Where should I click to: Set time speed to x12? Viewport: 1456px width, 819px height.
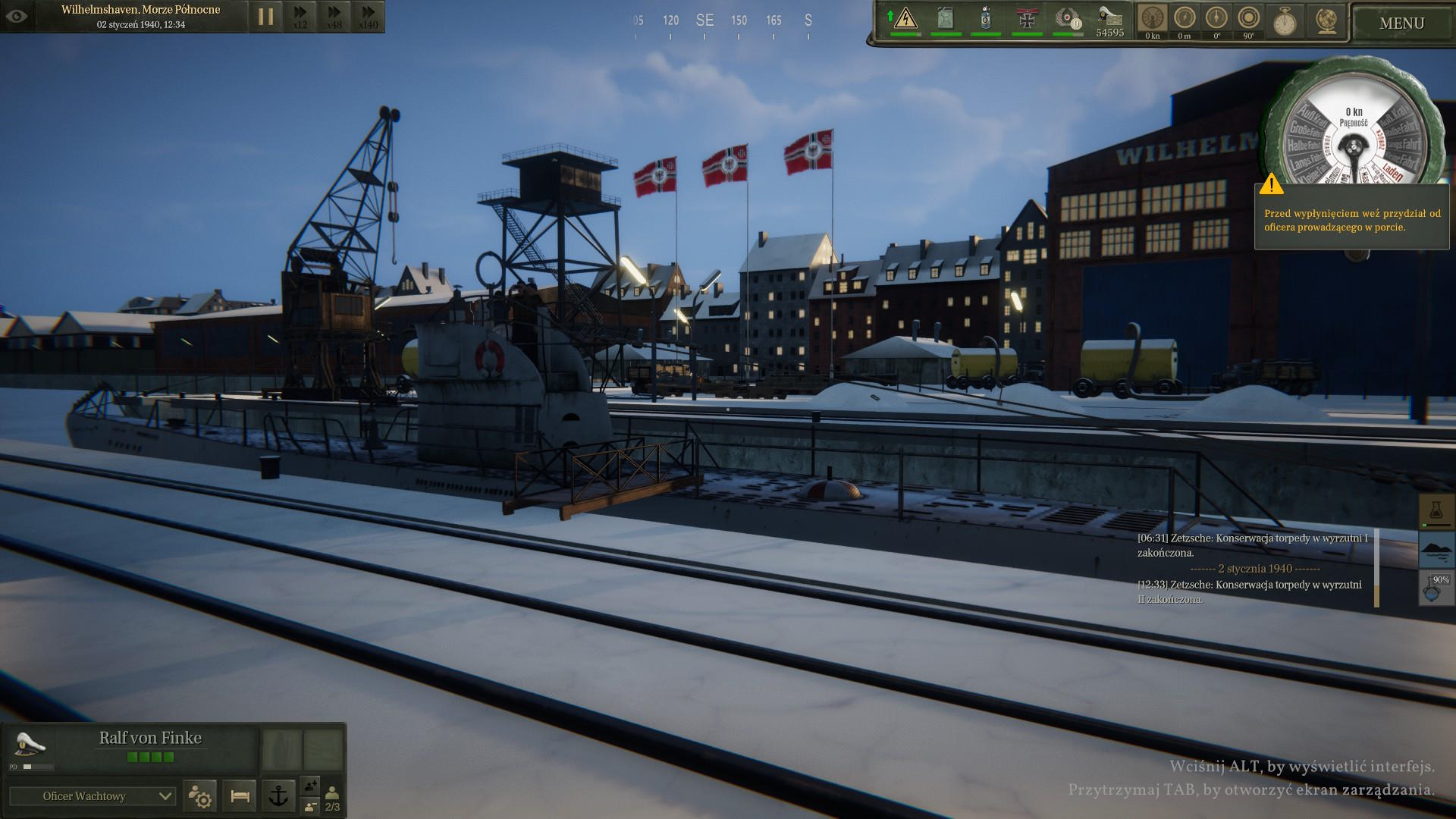(300, 16)
